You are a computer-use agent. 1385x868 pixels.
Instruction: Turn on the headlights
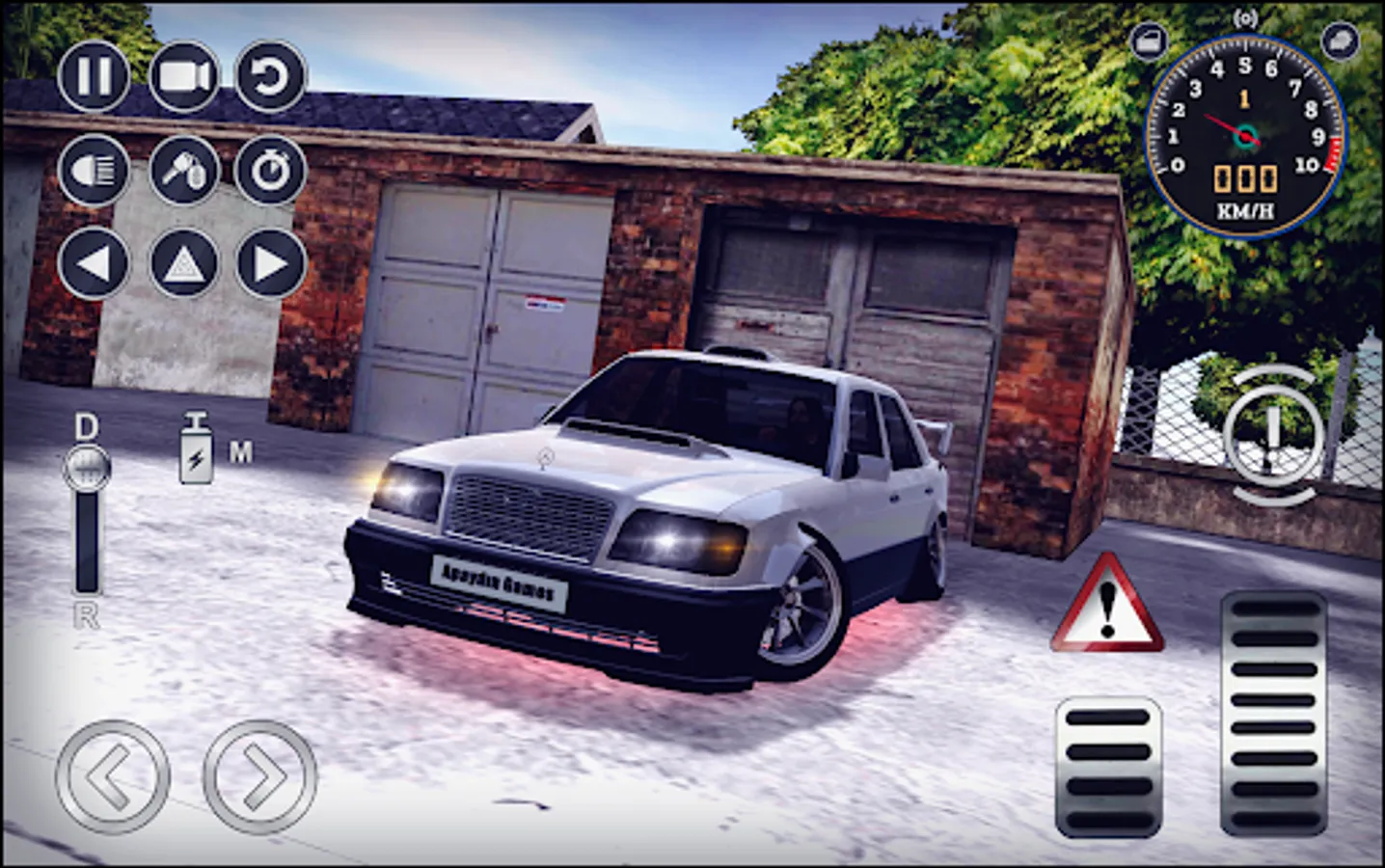(92, 171)
